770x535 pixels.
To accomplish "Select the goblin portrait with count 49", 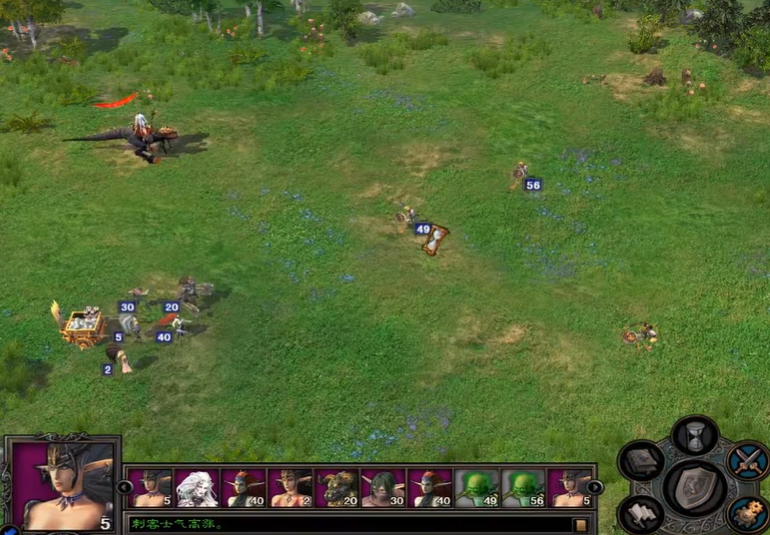I will pos(477,488).
